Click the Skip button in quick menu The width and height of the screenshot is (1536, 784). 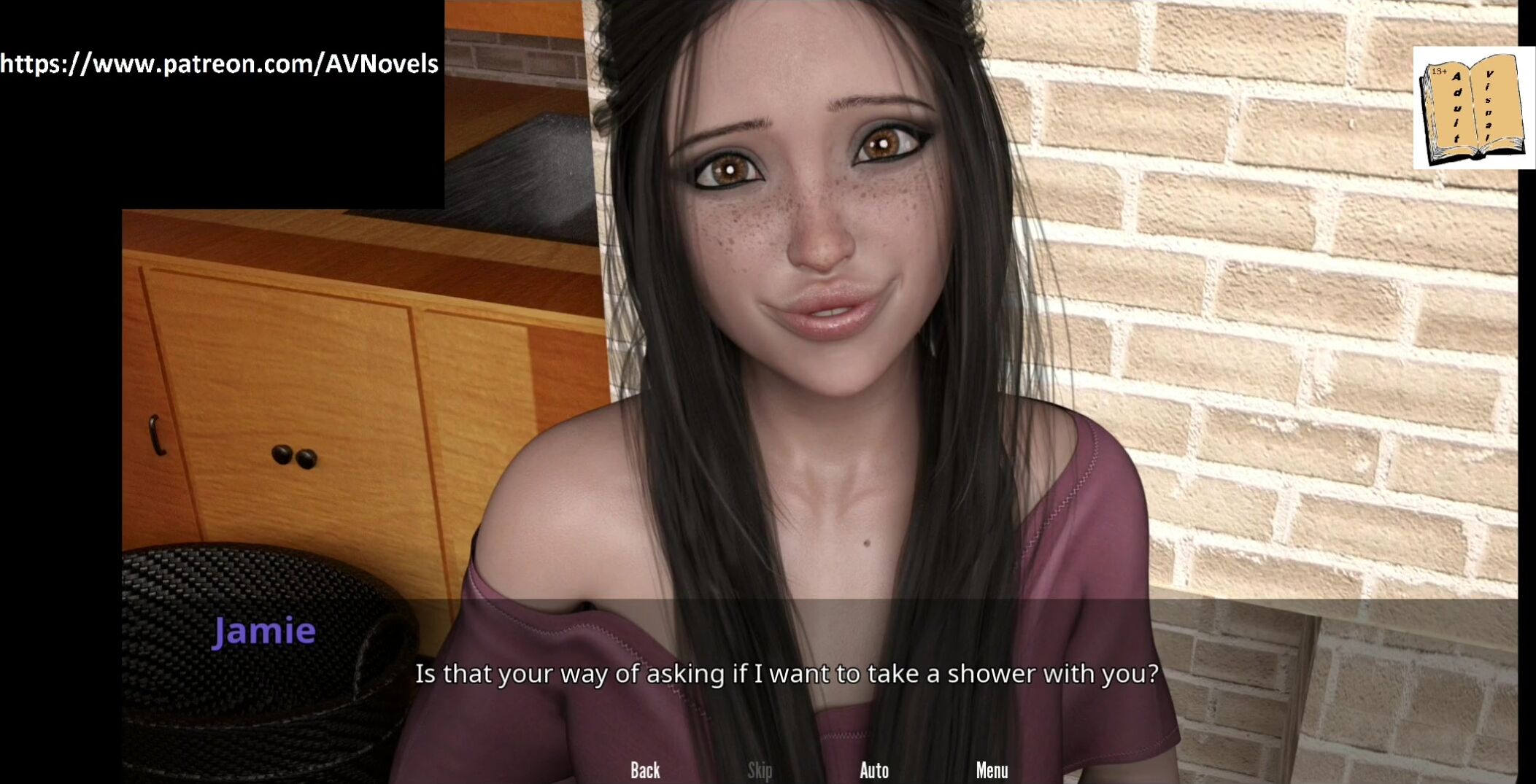point(760,770)
